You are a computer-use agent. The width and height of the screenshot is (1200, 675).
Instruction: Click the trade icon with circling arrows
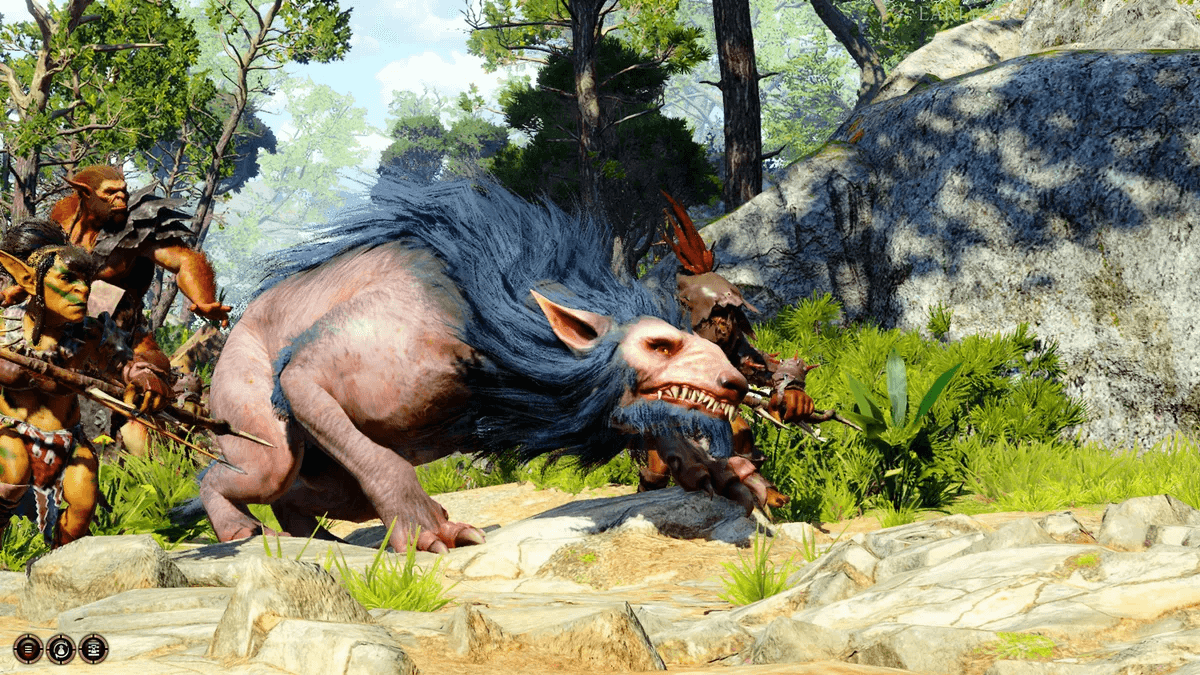click(x=61, y=648)
